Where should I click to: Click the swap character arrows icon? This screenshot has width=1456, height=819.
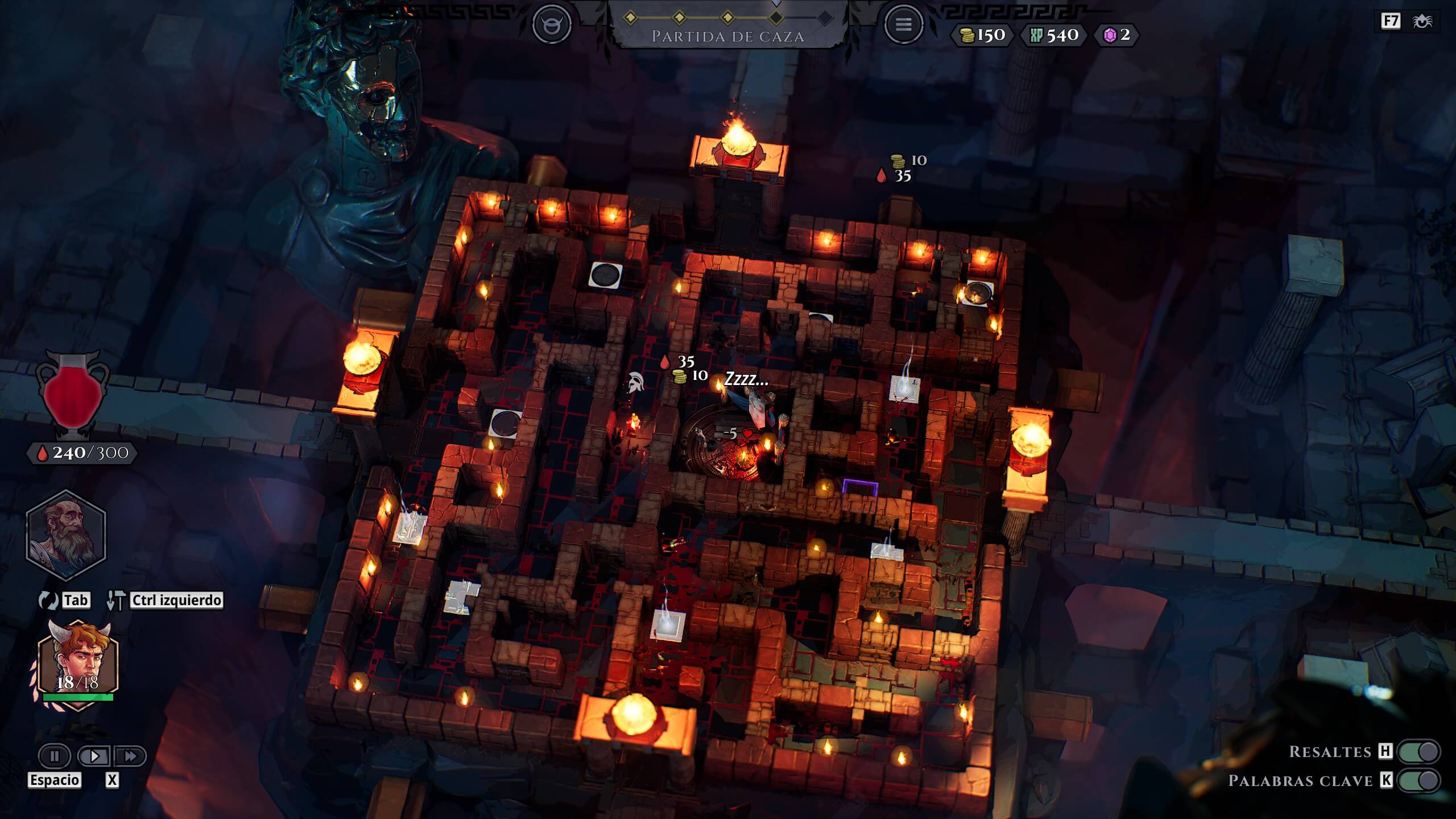coord(48,600)
